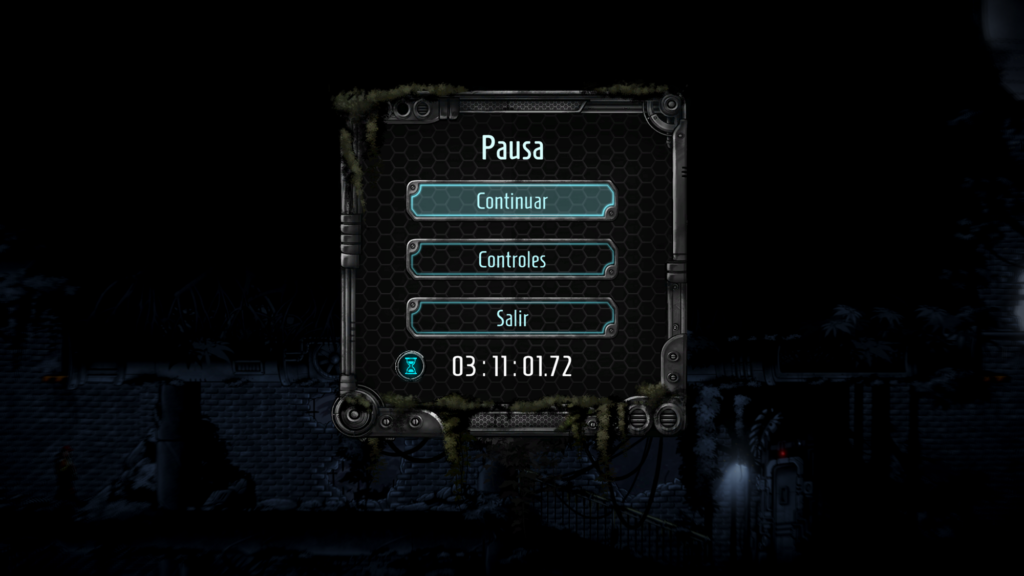This screenshot has width=1024, height=576.
Task: Choose Salir to exit the game
Action: (511, 318)
